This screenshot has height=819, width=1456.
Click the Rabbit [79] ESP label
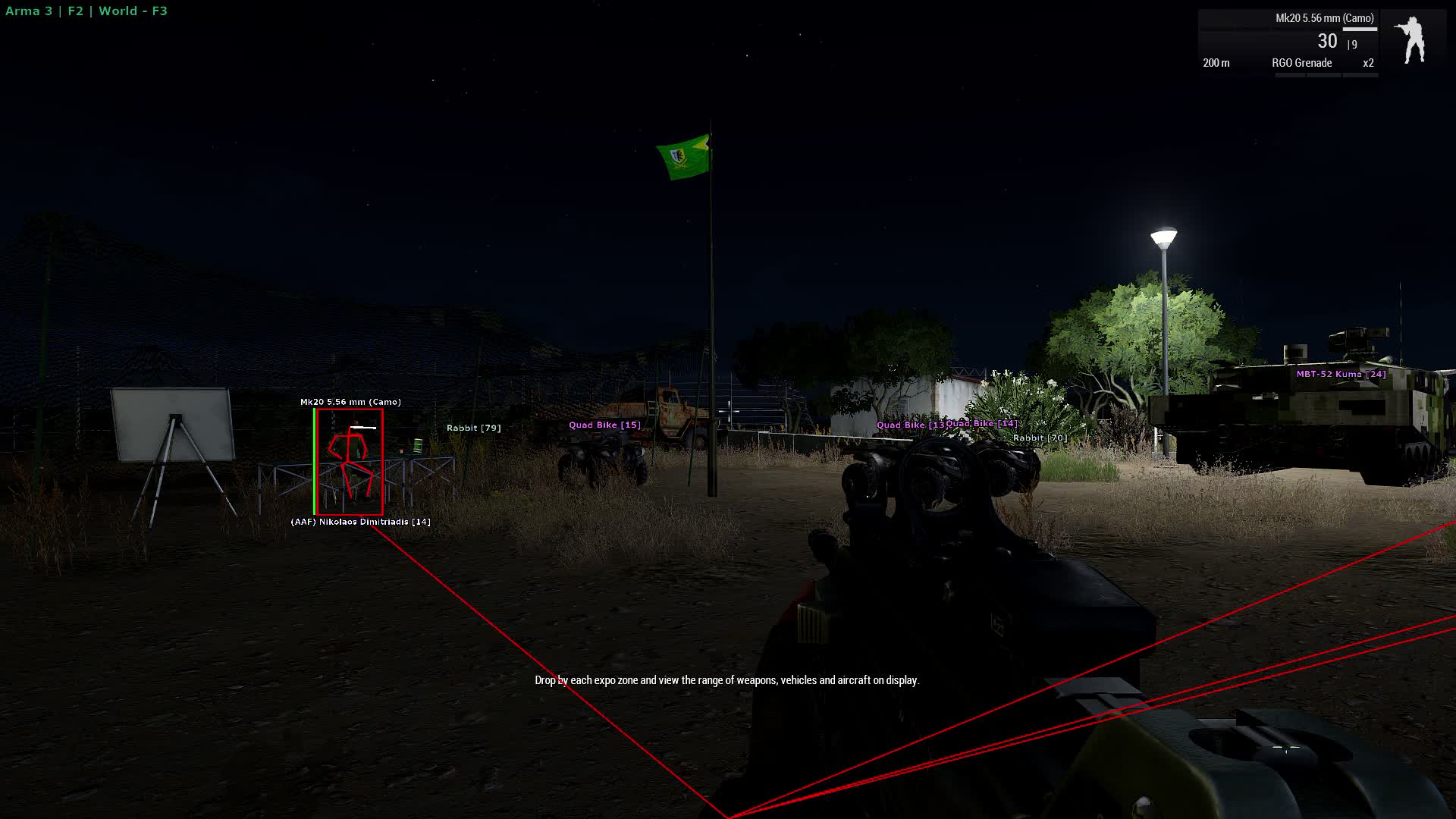point(474,427)
